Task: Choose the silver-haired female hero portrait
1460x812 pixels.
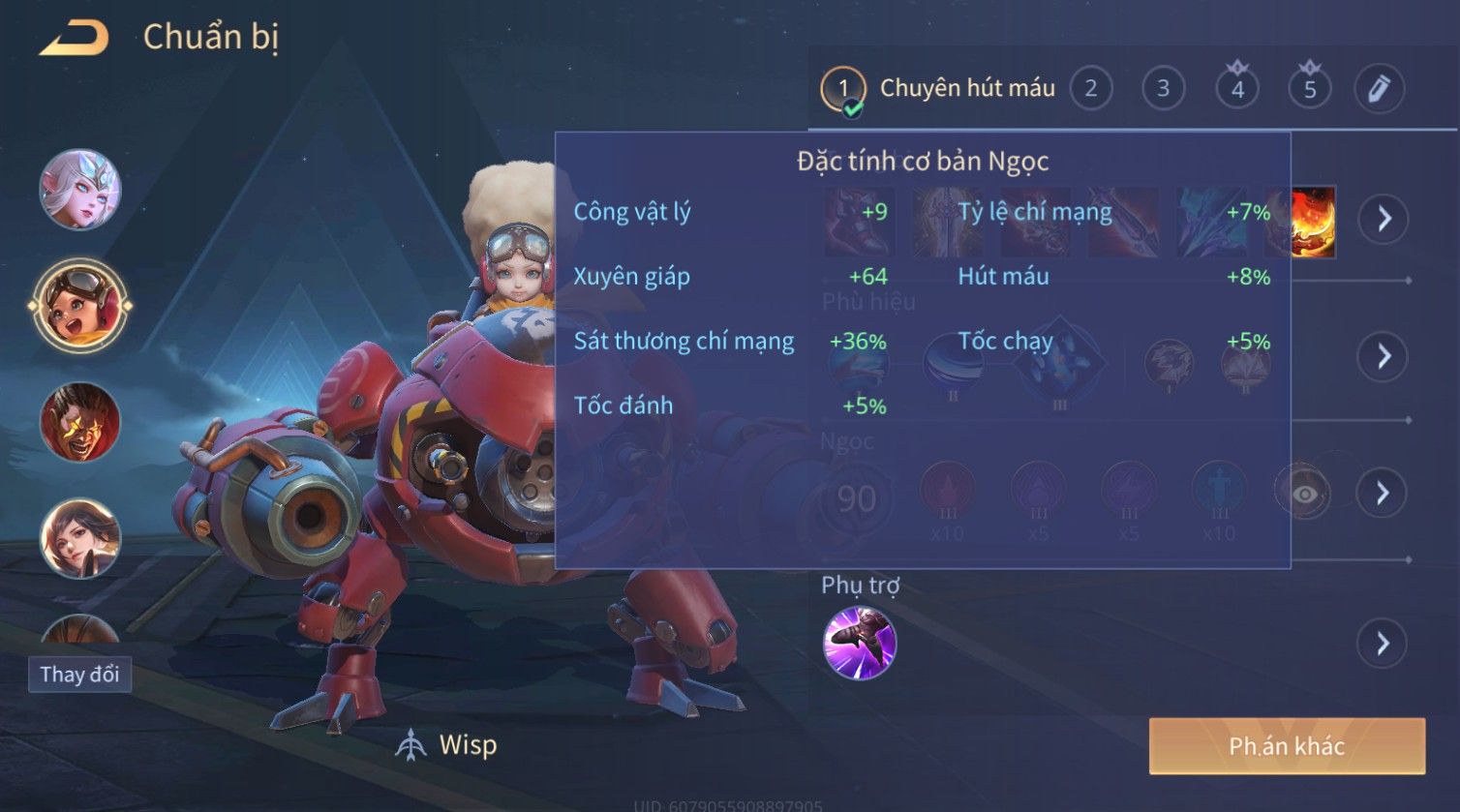Action: [x=80, y=189]
